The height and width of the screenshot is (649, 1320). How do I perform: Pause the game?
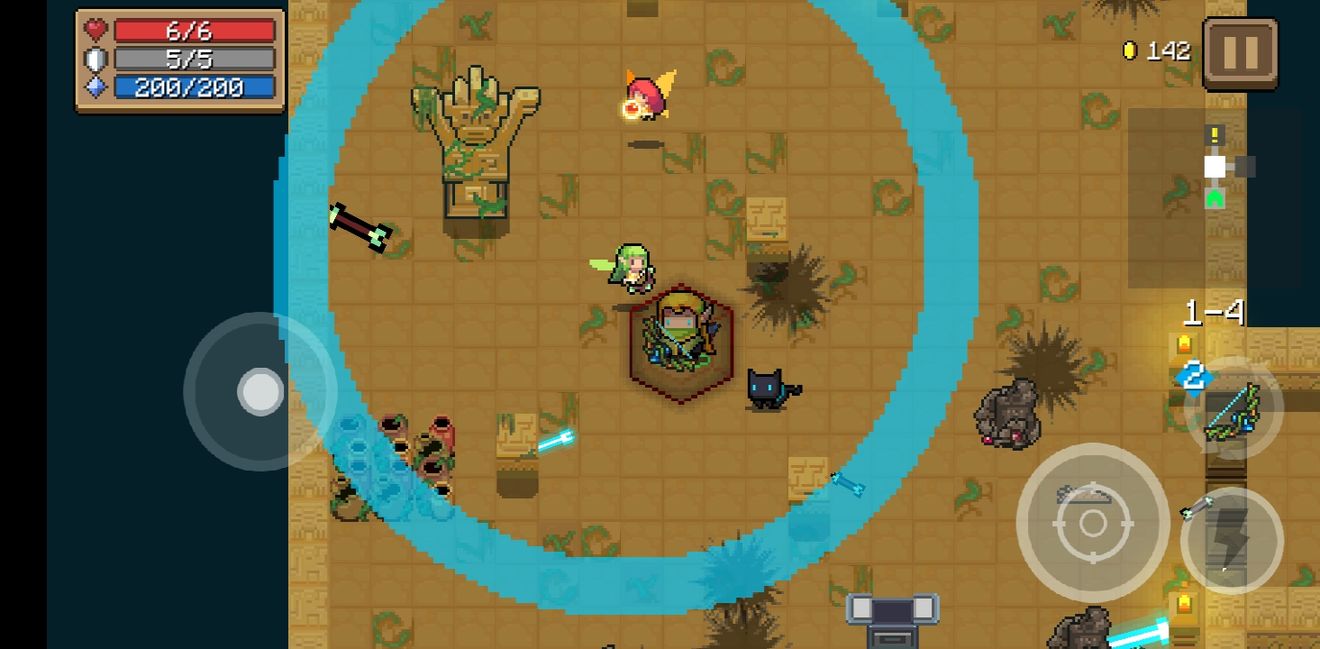pos(1240,54)
